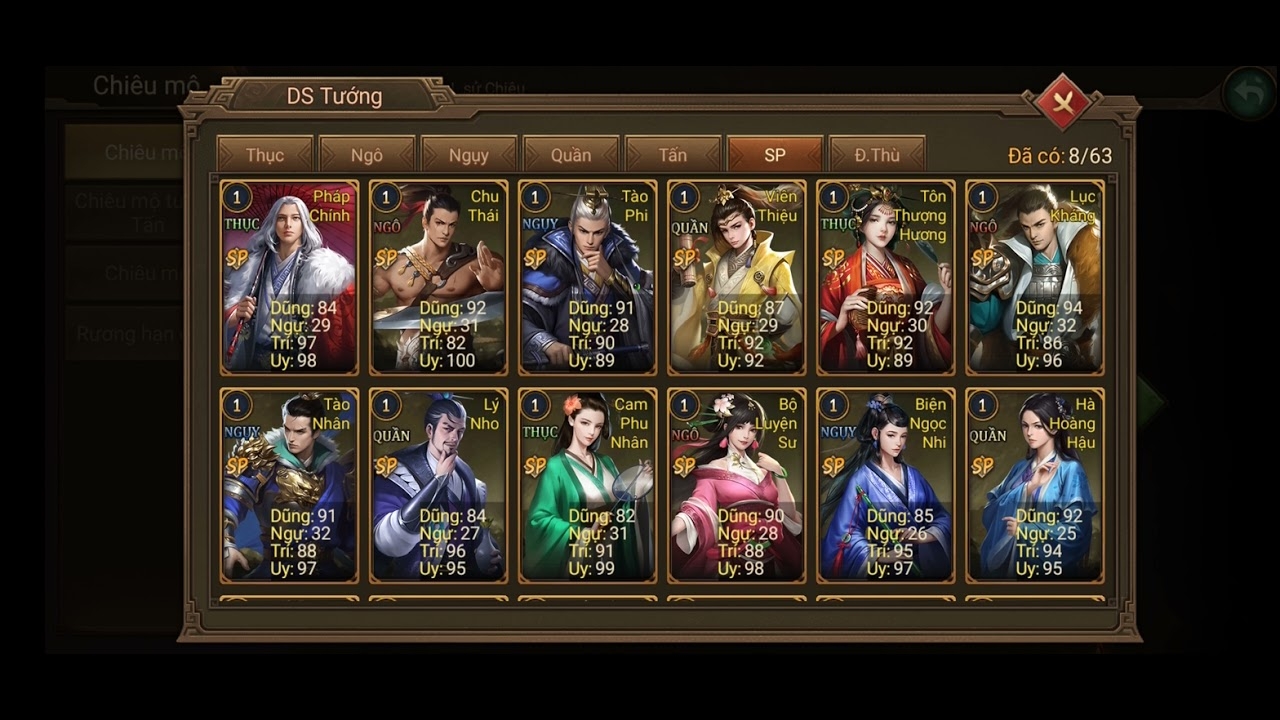
Task: Switch to the Đ.Thù tab
Action: (878, 155)
